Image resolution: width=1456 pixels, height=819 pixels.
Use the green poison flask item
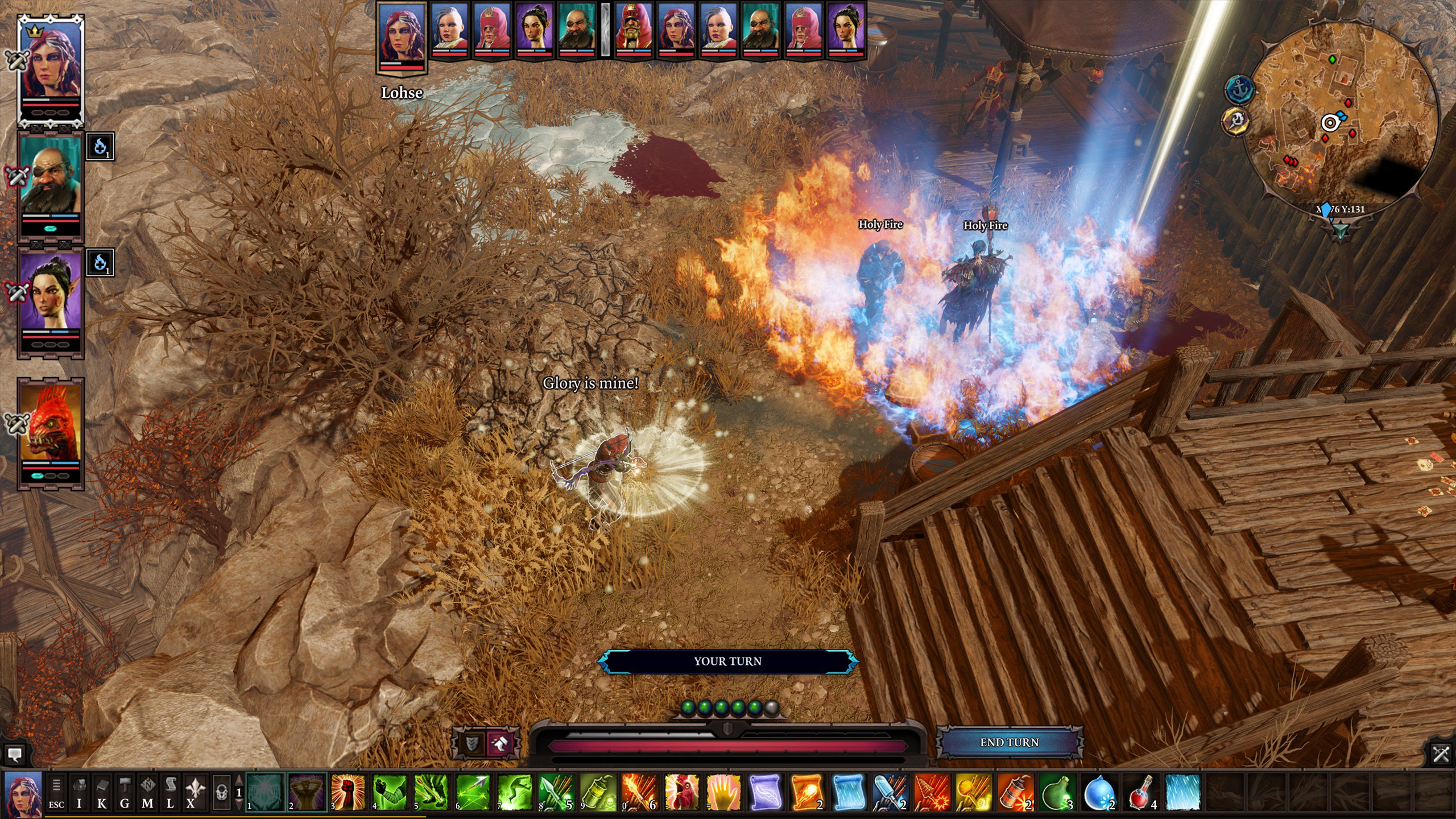tap(1057, 792)
